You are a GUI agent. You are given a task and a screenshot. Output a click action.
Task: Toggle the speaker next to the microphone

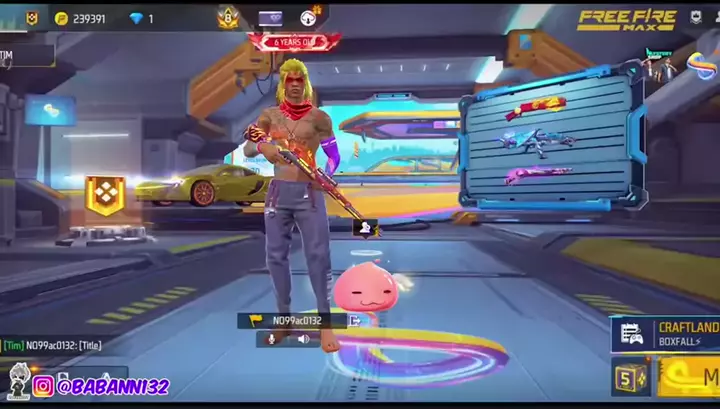click(x=303, y=339)
